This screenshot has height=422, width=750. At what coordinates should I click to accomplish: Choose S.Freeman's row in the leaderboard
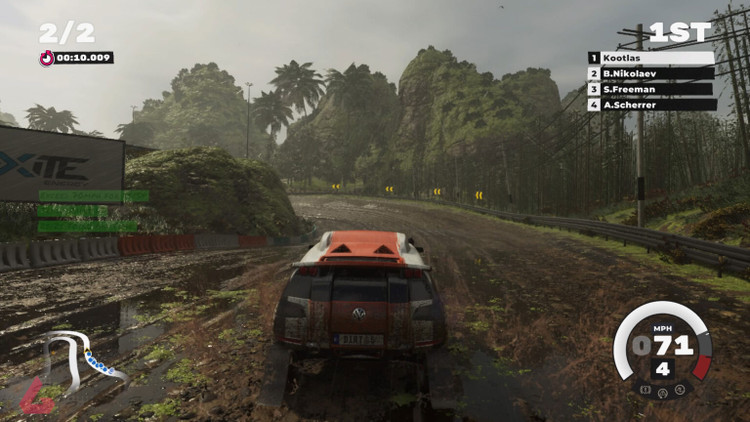click(x=651, y=89)
